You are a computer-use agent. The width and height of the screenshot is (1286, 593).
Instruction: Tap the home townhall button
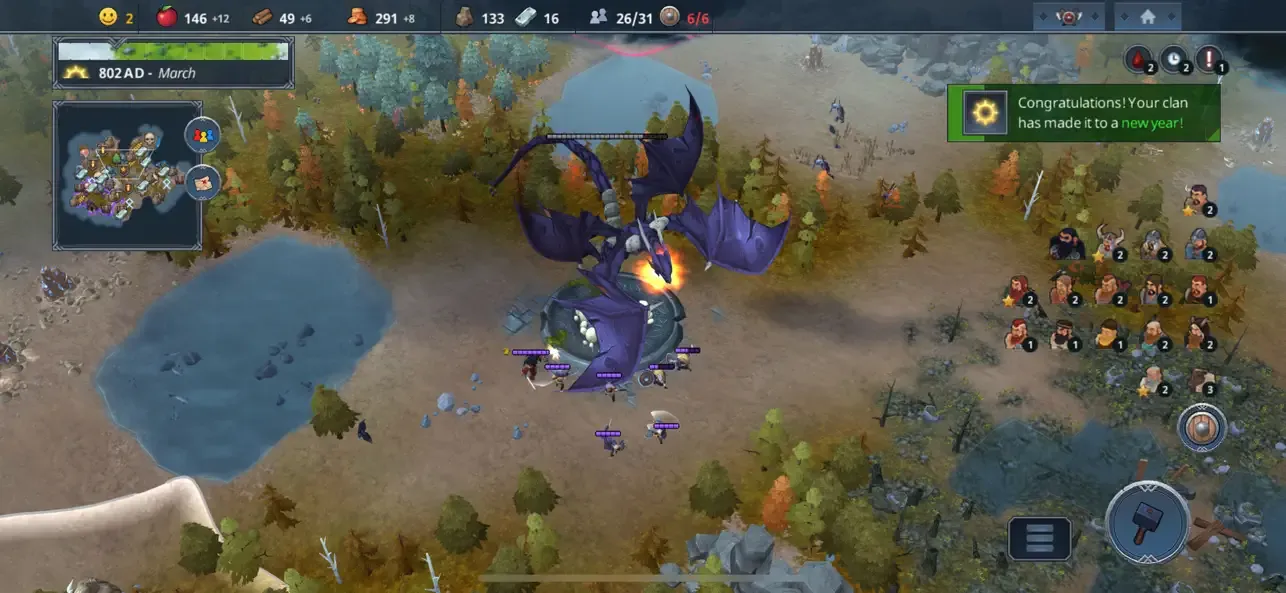point(1147,17)
